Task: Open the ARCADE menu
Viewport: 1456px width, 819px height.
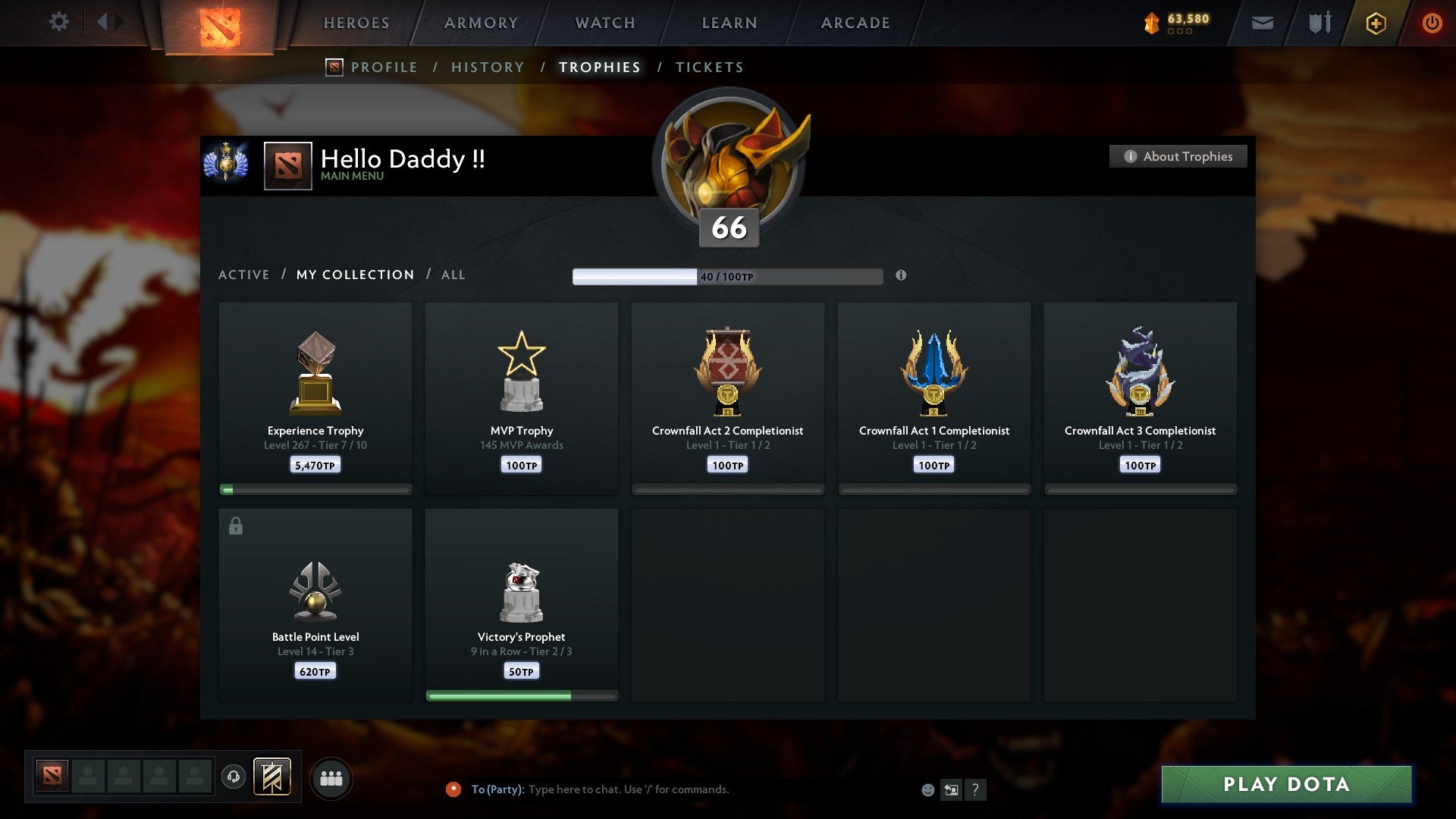Action: tap(855, 23)
